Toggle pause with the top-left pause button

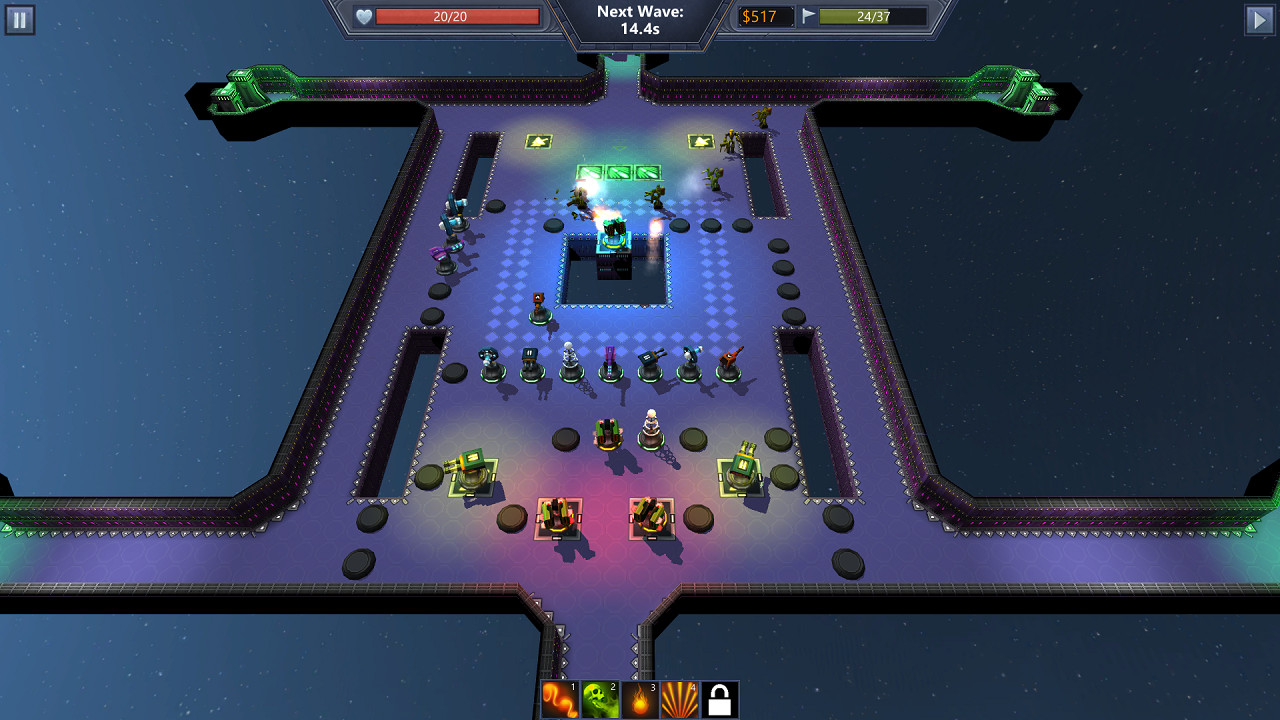[20, 20]
